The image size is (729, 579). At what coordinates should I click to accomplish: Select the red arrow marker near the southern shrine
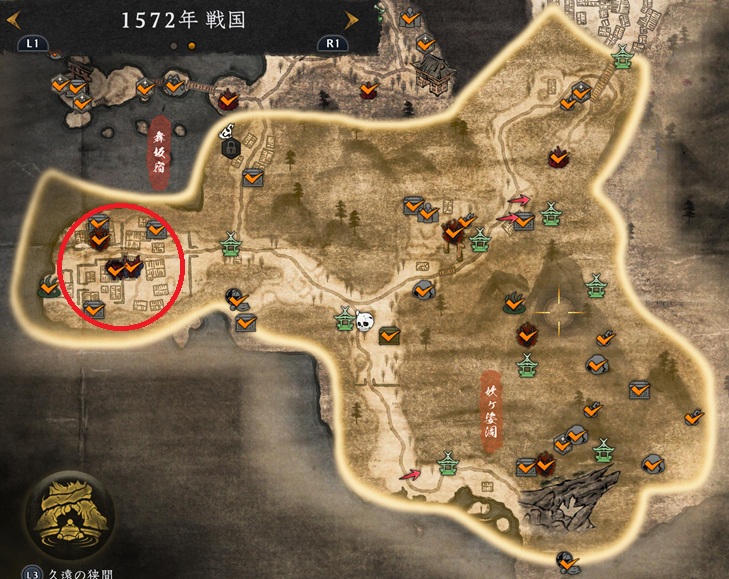click(410, 474)
